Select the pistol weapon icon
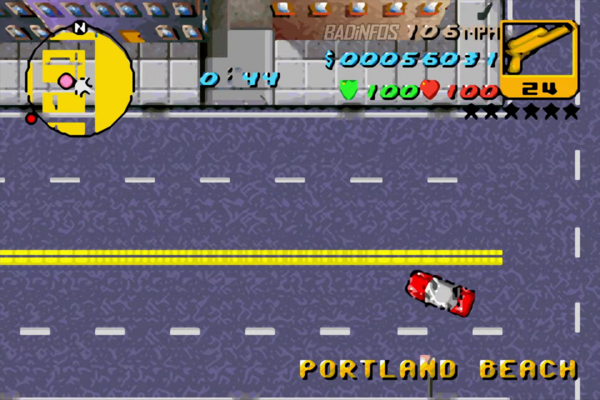600x400 pixels. coord(538,52)
